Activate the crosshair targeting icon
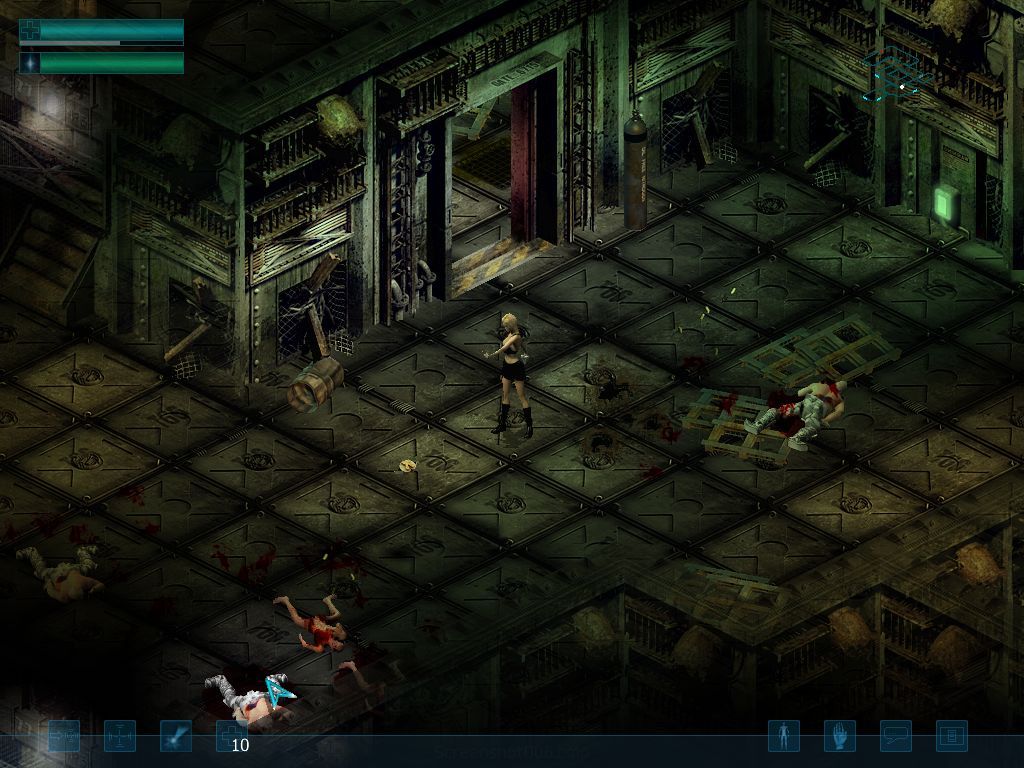Viewport: 1024px width, 768px height. point(120,737)
